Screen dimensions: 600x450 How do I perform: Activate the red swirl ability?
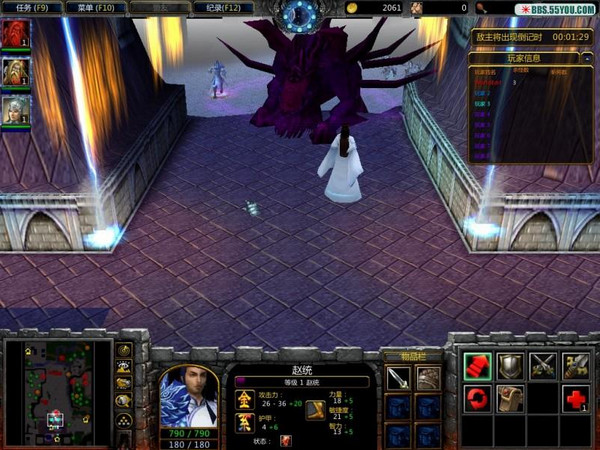(478, 398)
